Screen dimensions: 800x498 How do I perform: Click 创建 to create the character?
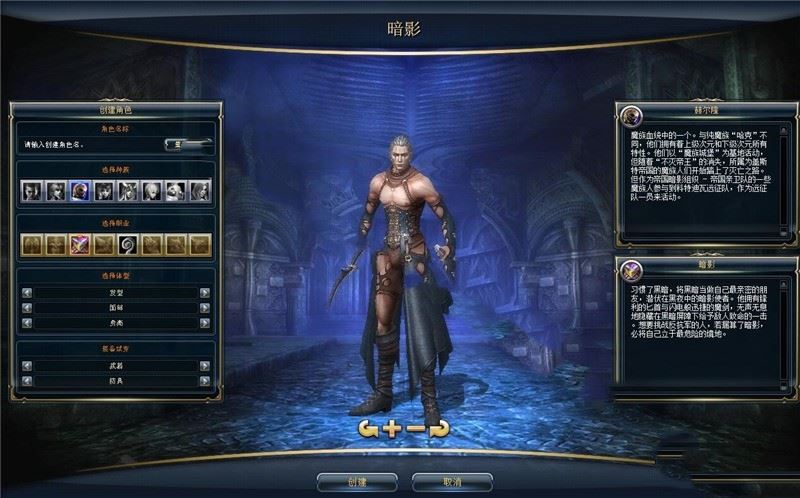357,482
